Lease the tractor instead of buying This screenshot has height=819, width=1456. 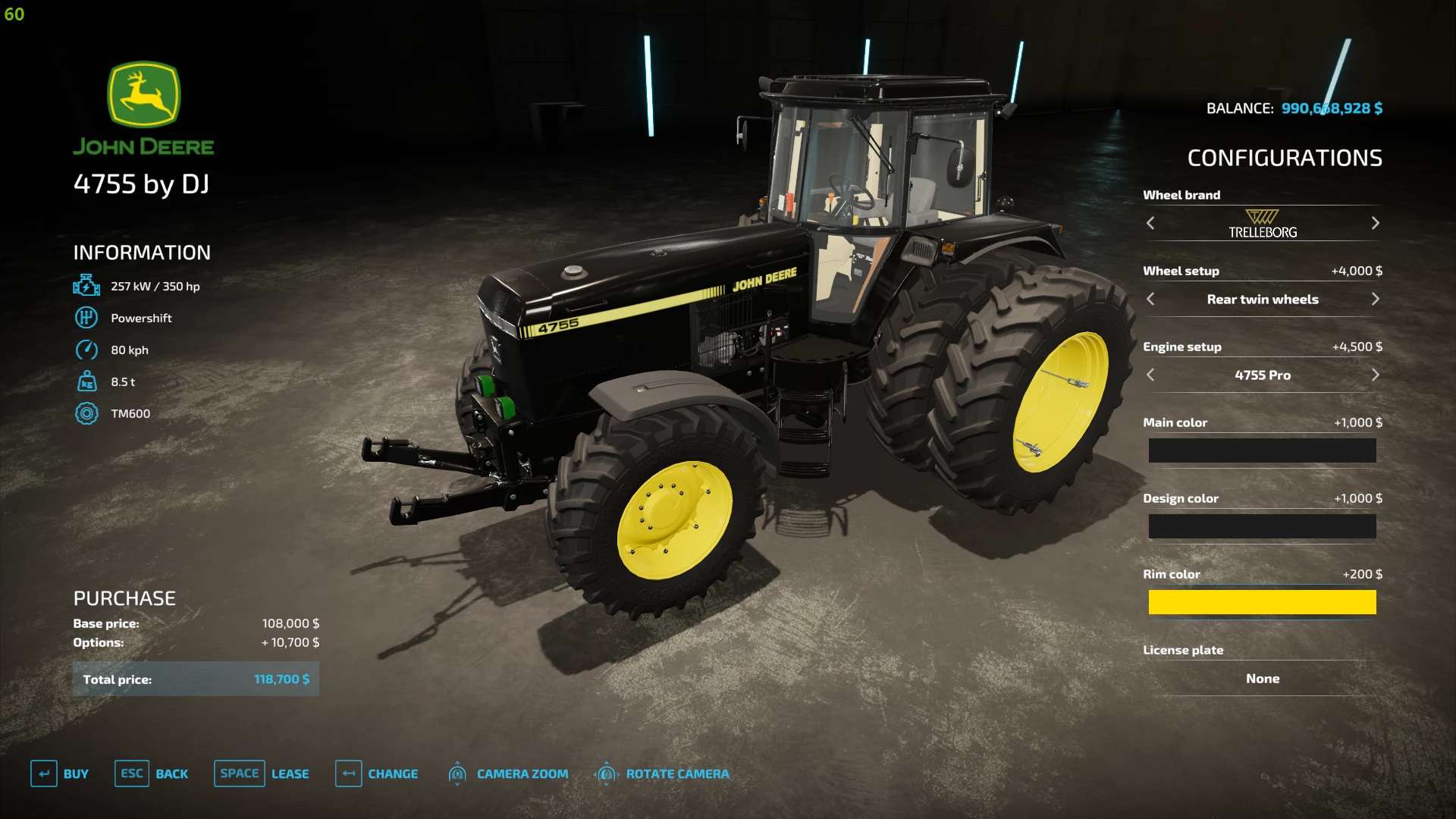pos(262,773)
